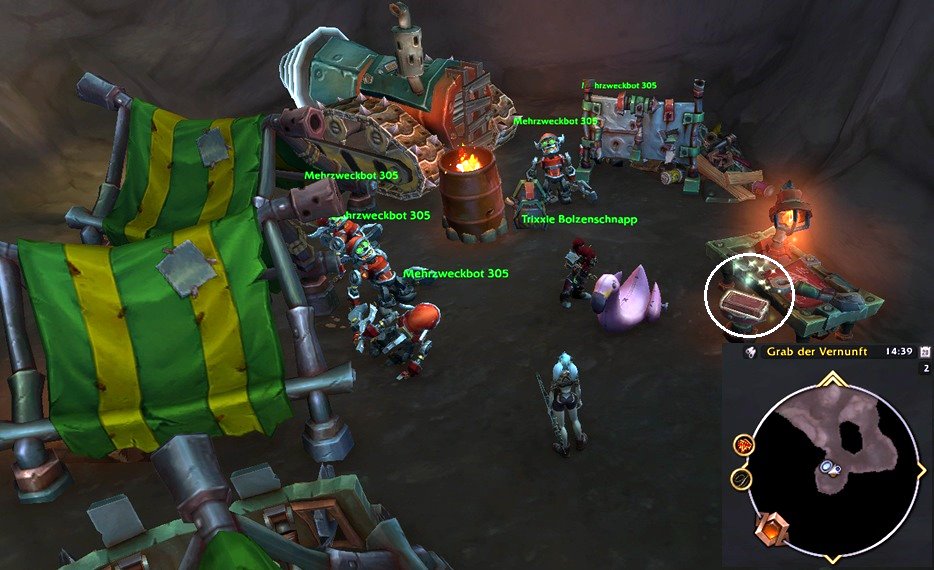The width and height of the screenshot is (934, 570).
Task: Open the calendar icon beside the clock
Action: tap(925, 352)
